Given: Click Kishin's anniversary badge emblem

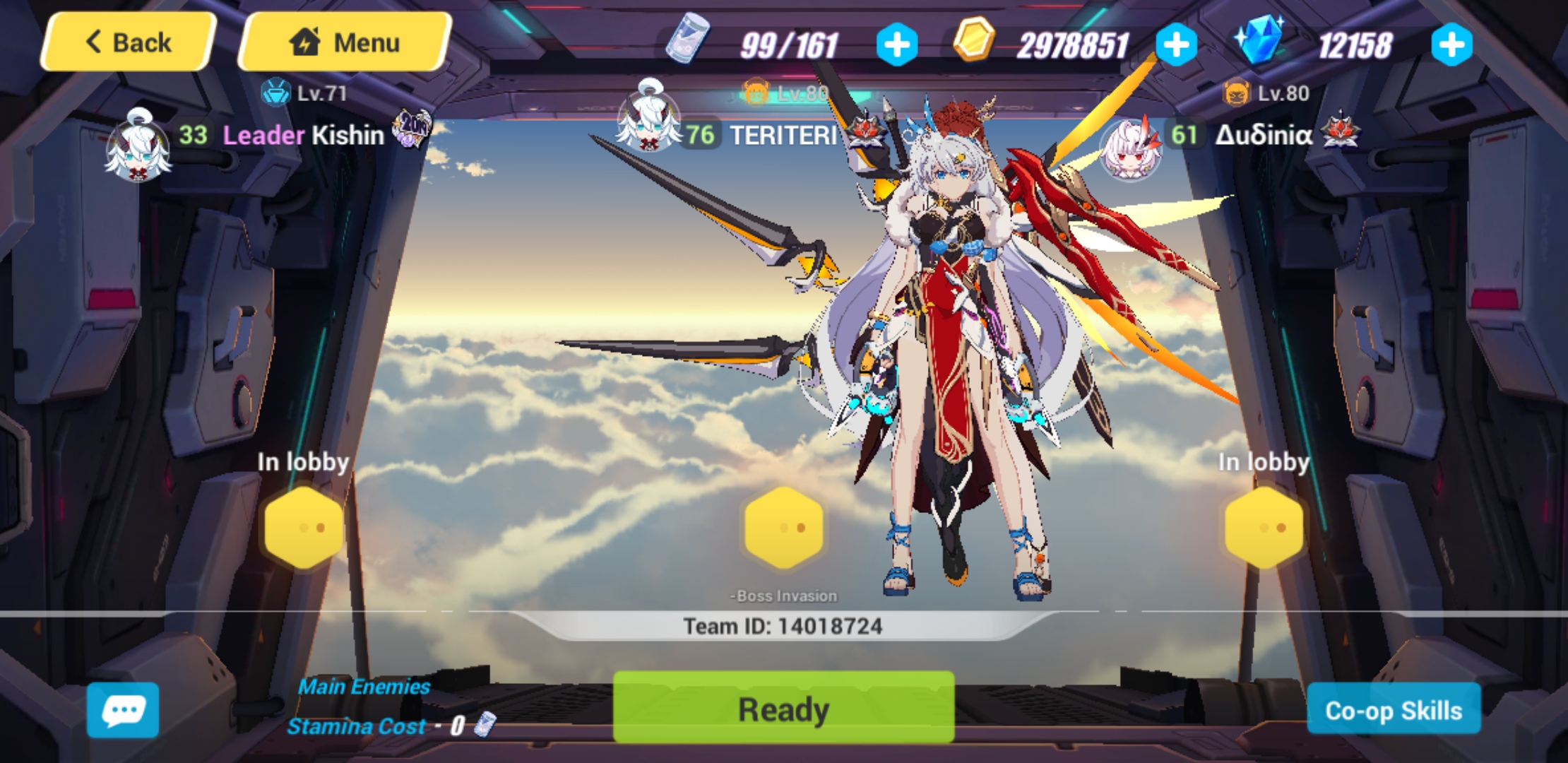Looking at the screenshot, I should (411, 129).
